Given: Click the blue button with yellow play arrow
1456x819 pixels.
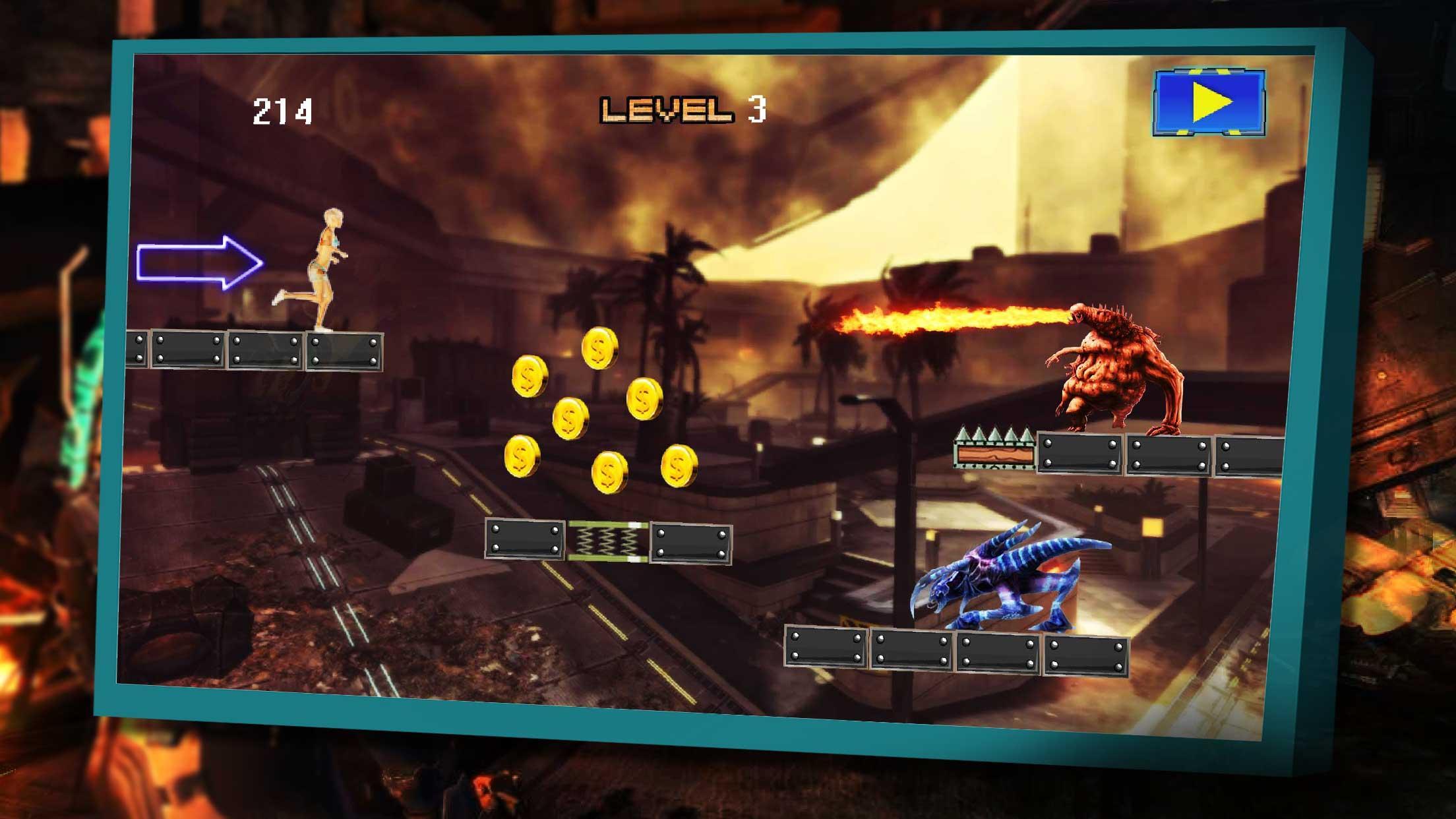Looking at the screenshot, I should point(1209,103).
